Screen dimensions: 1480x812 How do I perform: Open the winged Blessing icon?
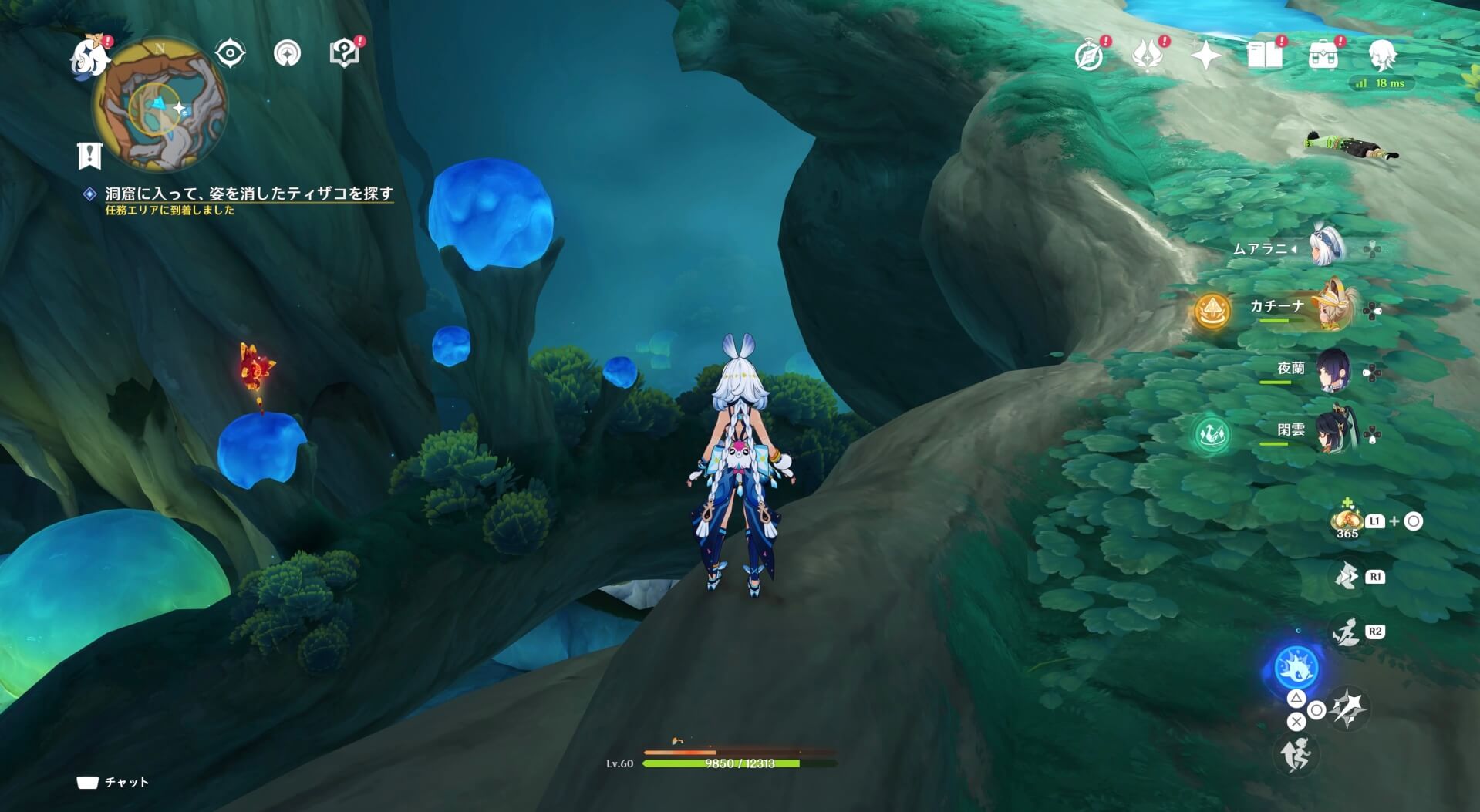coord(1149,54)
